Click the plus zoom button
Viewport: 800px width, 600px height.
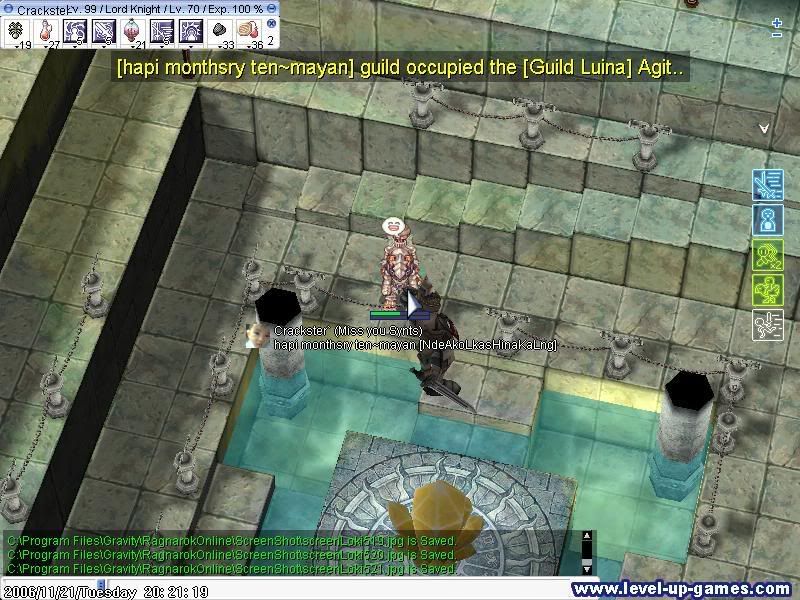(778, 22)
